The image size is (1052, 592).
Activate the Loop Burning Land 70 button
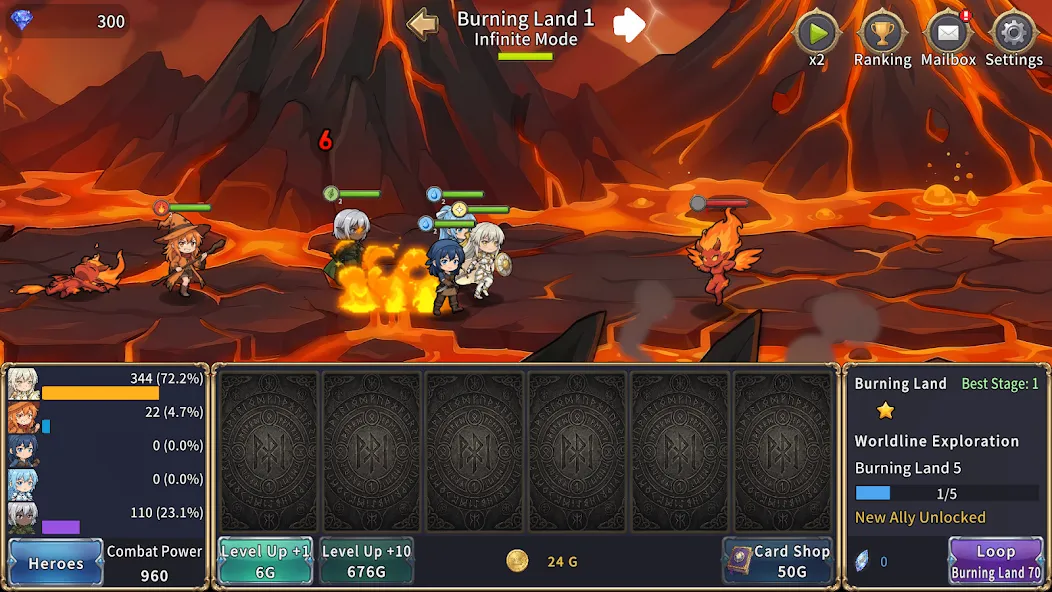(995, 561)
